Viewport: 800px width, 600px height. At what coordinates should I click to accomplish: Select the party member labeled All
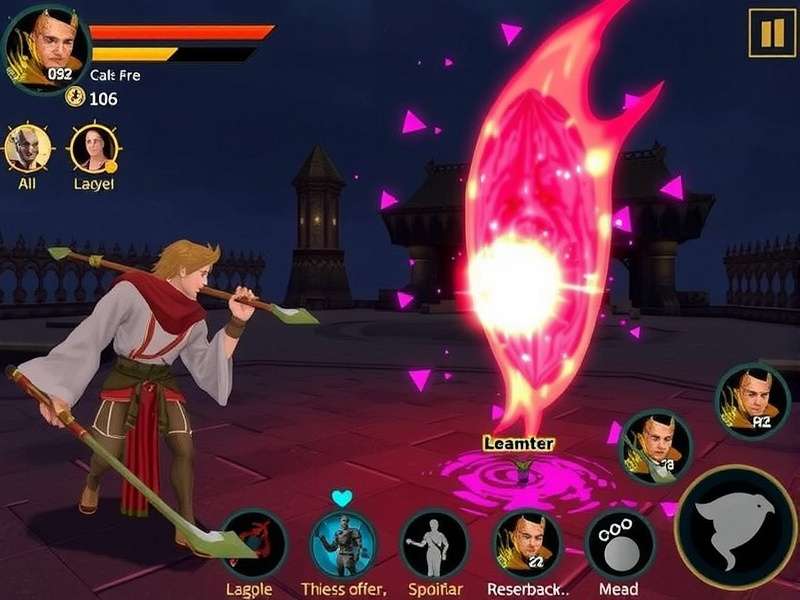[27, 149]
